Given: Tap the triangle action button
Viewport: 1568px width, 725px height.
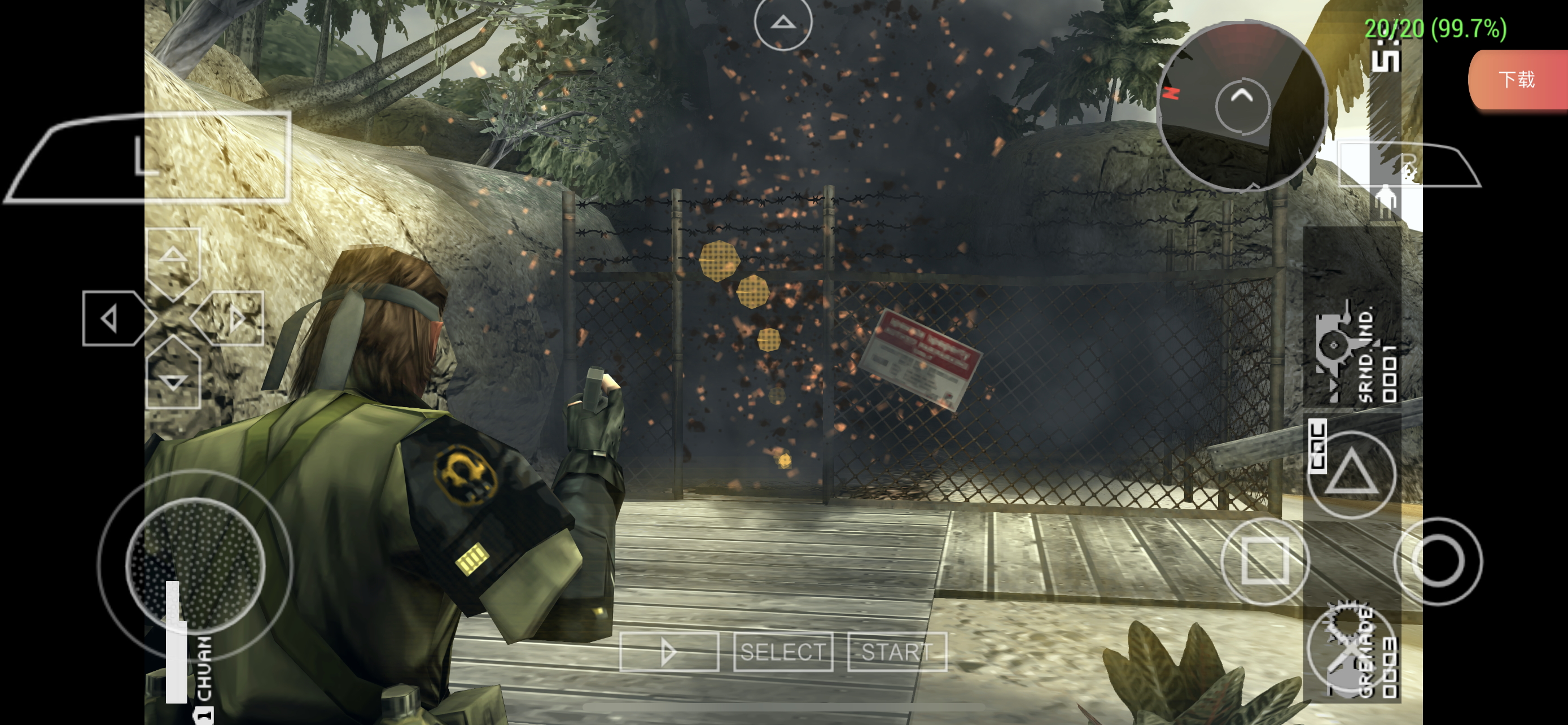Looking at the screenshot, I should click(1351, 474).
